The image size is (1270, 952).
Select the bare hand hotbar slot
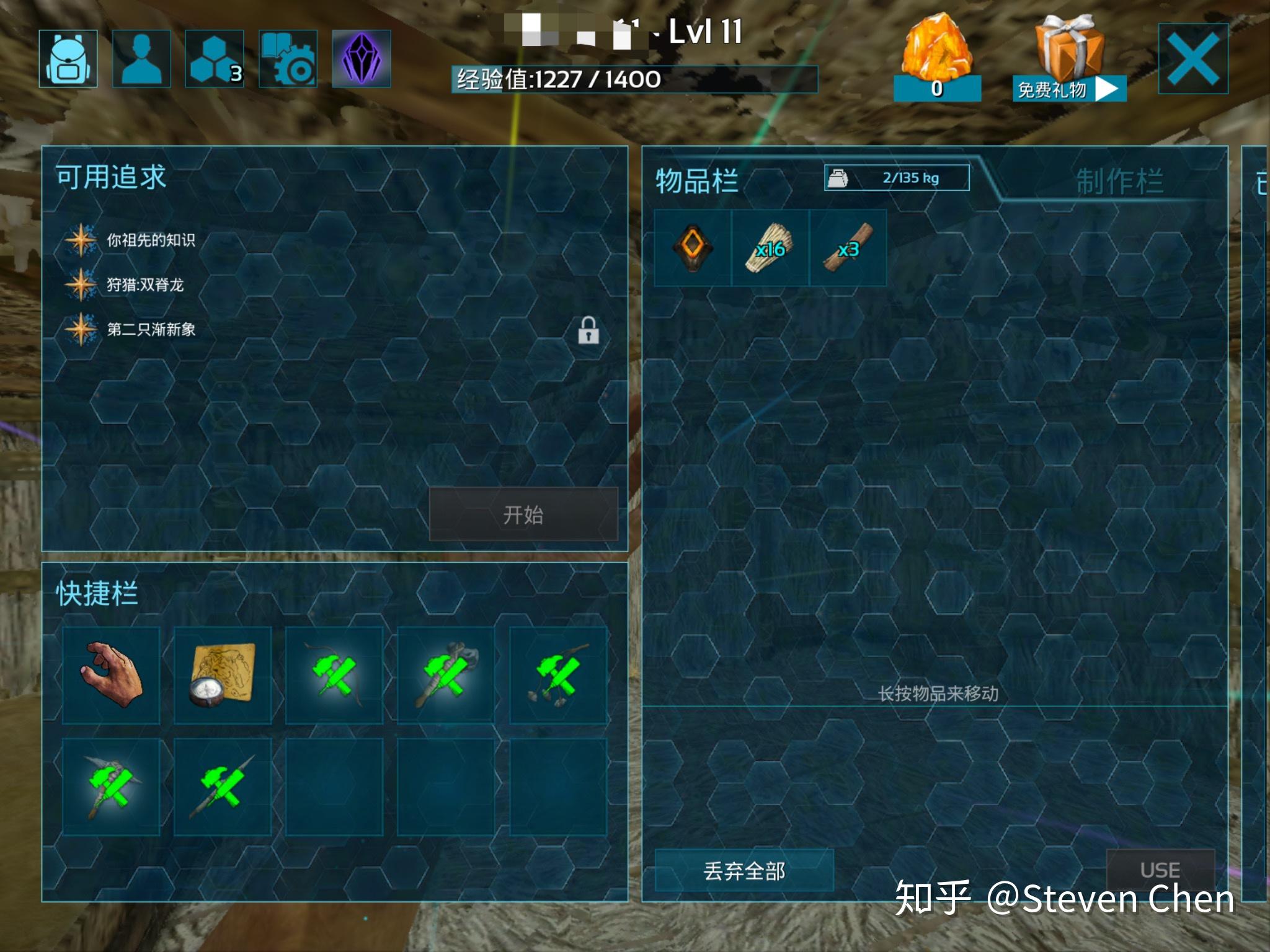tap(112, 675)
